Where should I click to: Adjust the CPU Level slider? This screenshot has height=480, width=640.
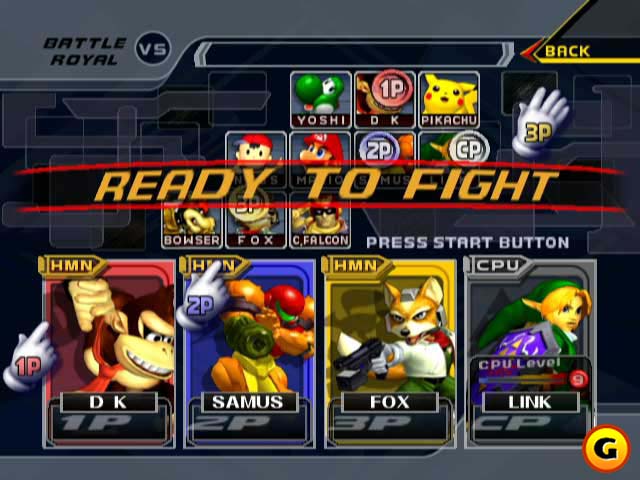pos(528,378)
